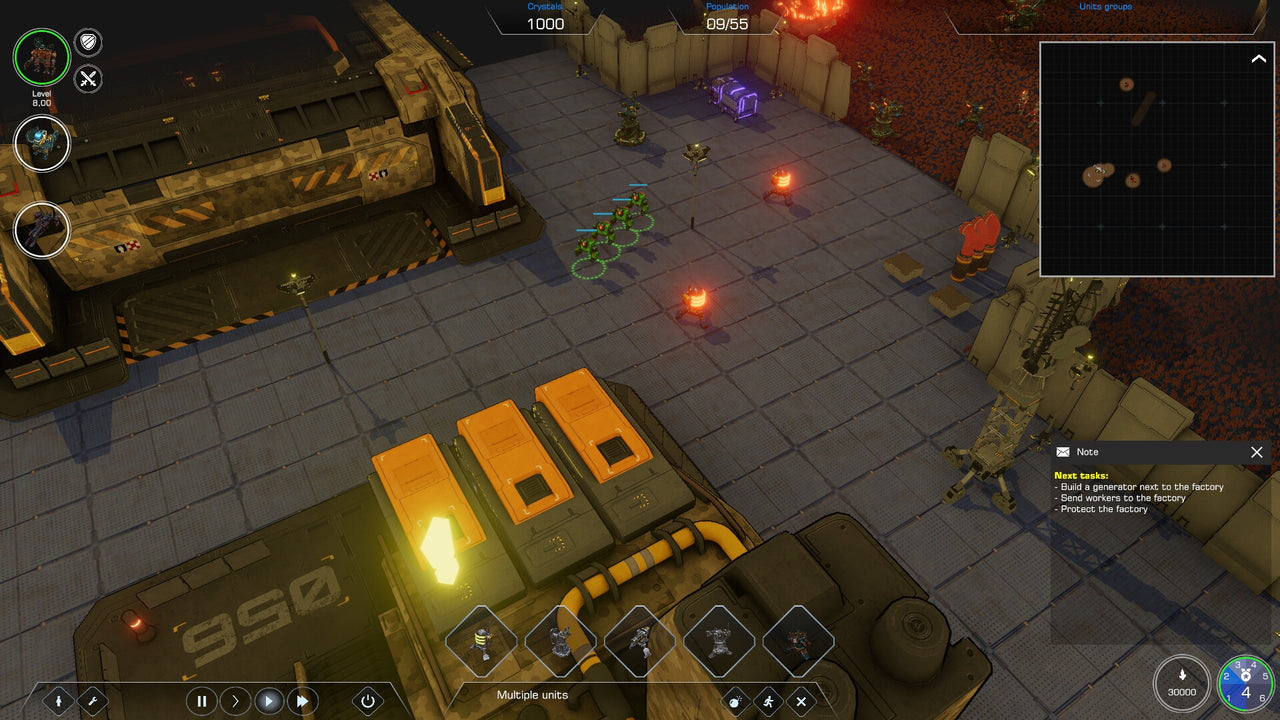This screenshot has width=1280, height=720.
Task: Click the envelope icon on the Note panel
Action: pyautogui.click(x=1066, y=452)
